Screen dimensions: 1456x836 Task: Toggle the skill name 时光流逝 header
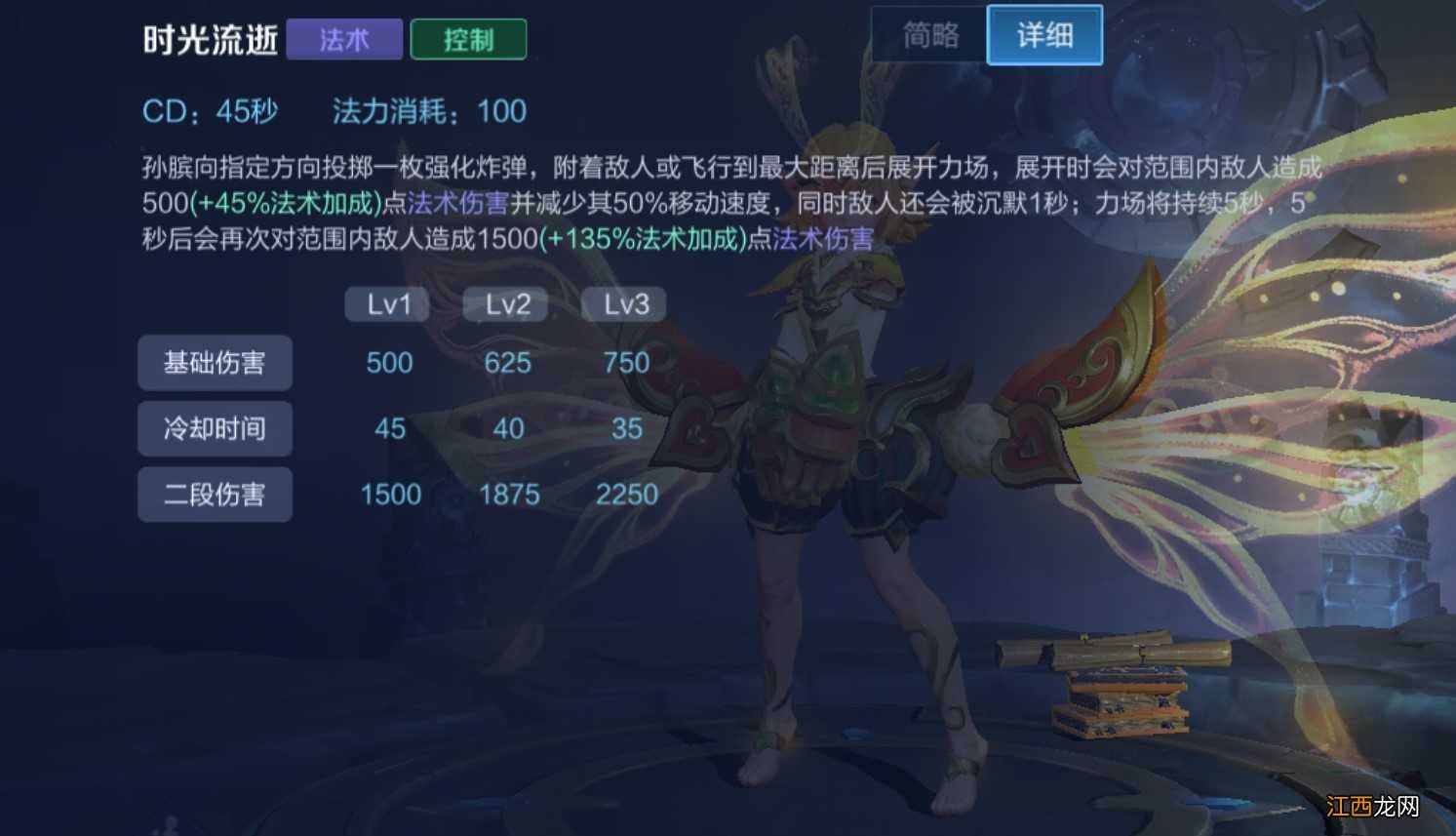tap(211, 39)
